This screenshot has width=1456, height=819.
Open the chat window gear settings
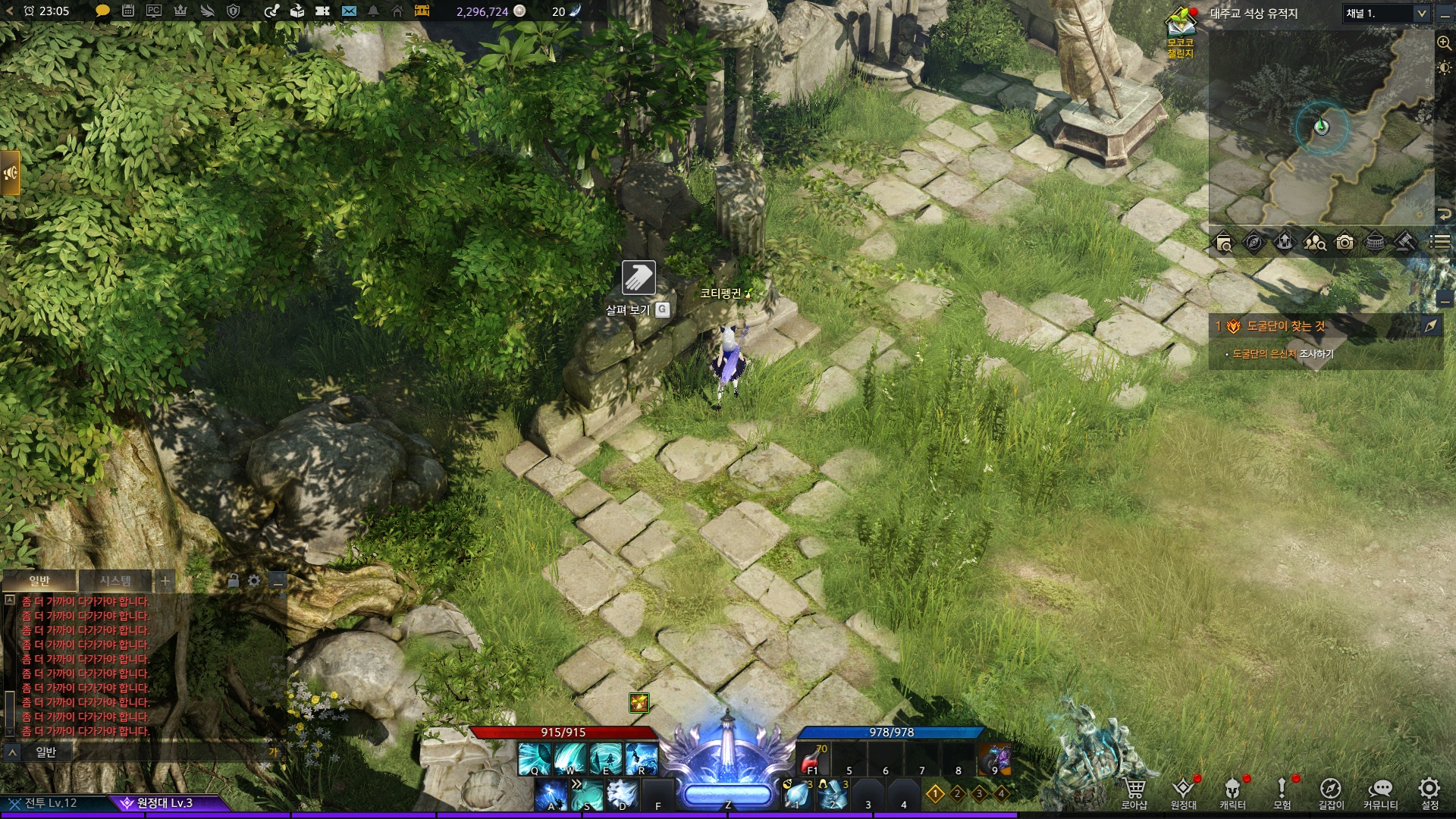[x=254, y=581]
